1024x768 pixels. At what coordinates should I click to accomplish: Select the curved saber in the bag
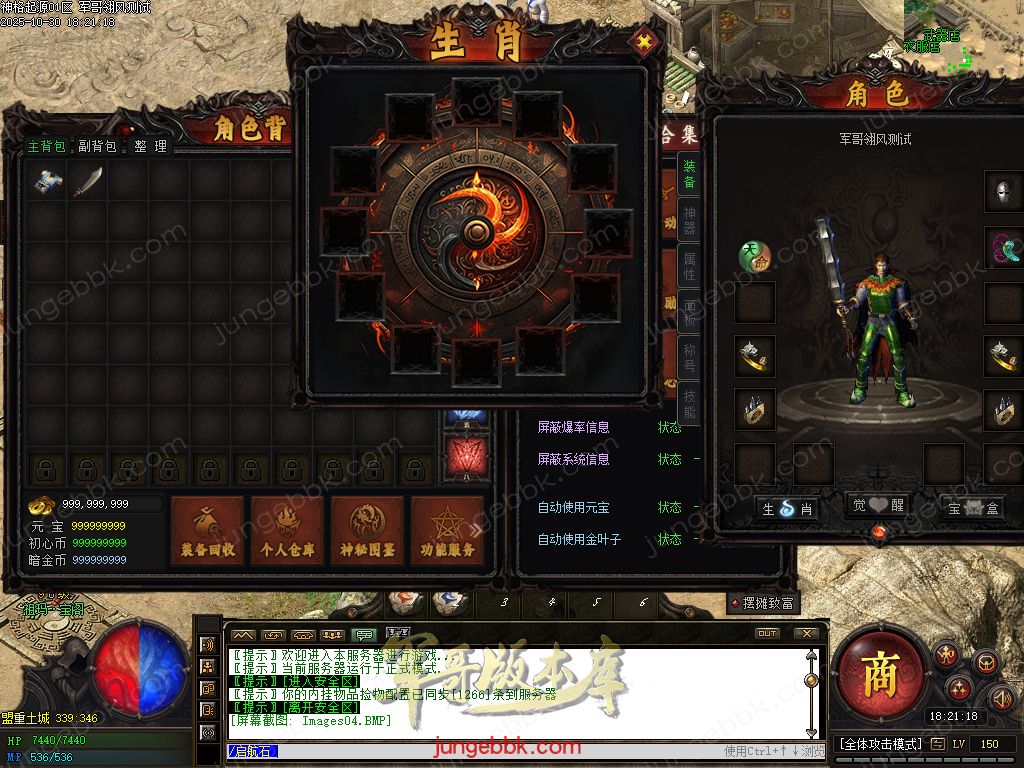[x=87, y=182]
